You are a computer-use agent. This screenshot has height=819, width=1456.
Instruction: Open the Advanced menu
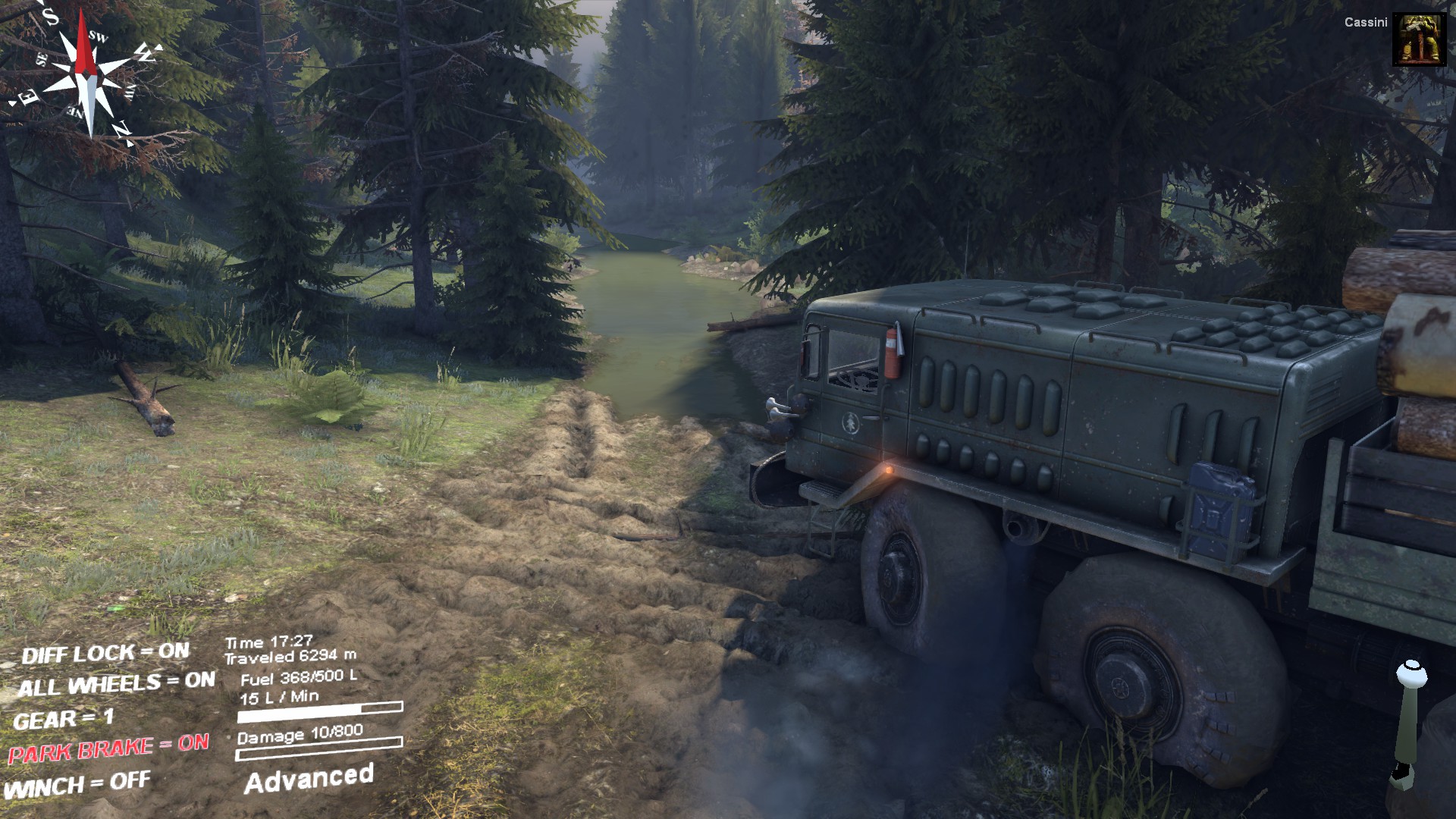[309, 779]
